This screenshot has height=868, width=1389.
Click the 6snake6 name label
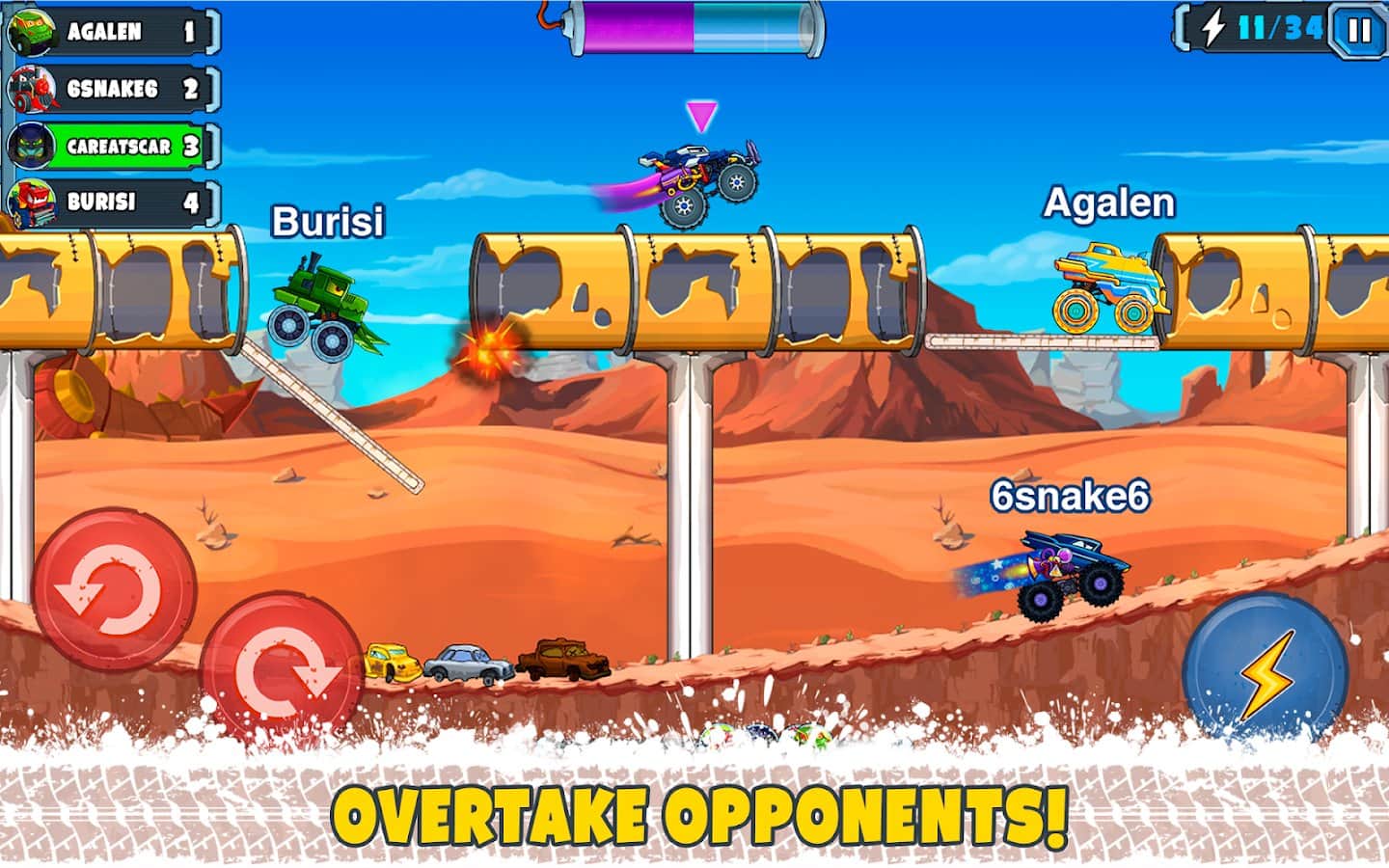pyautogui.click(x=1071, y=497)
